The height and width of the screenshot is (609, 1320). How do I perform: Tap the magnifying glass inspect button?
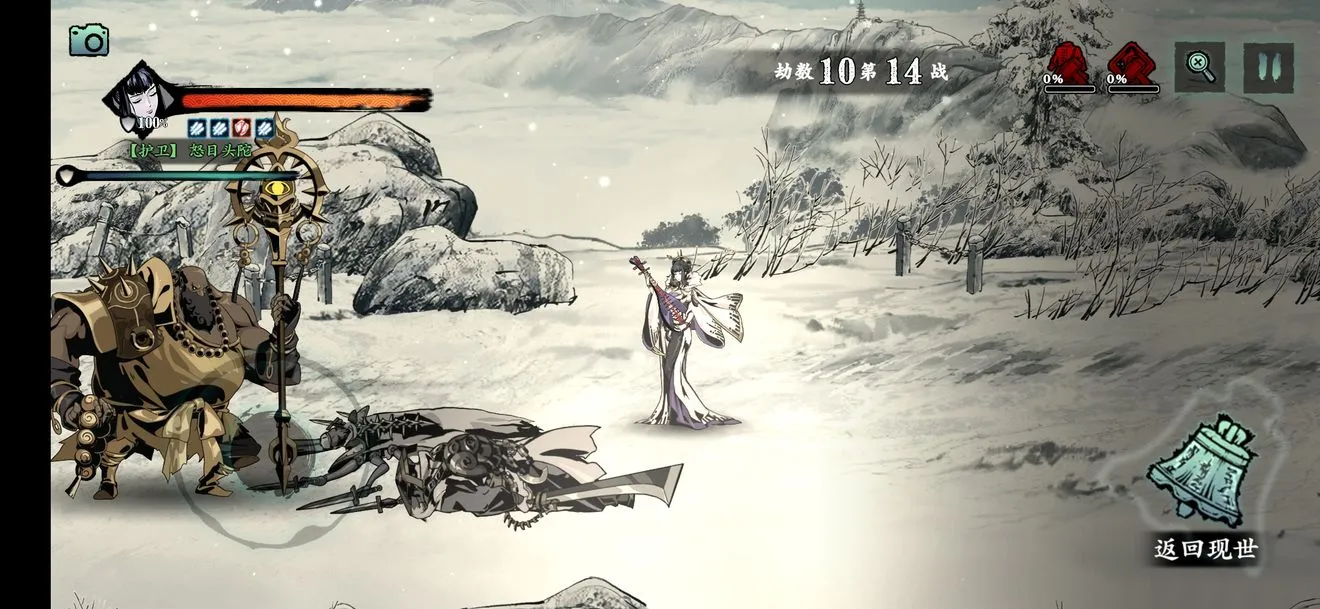[1199, 67]
